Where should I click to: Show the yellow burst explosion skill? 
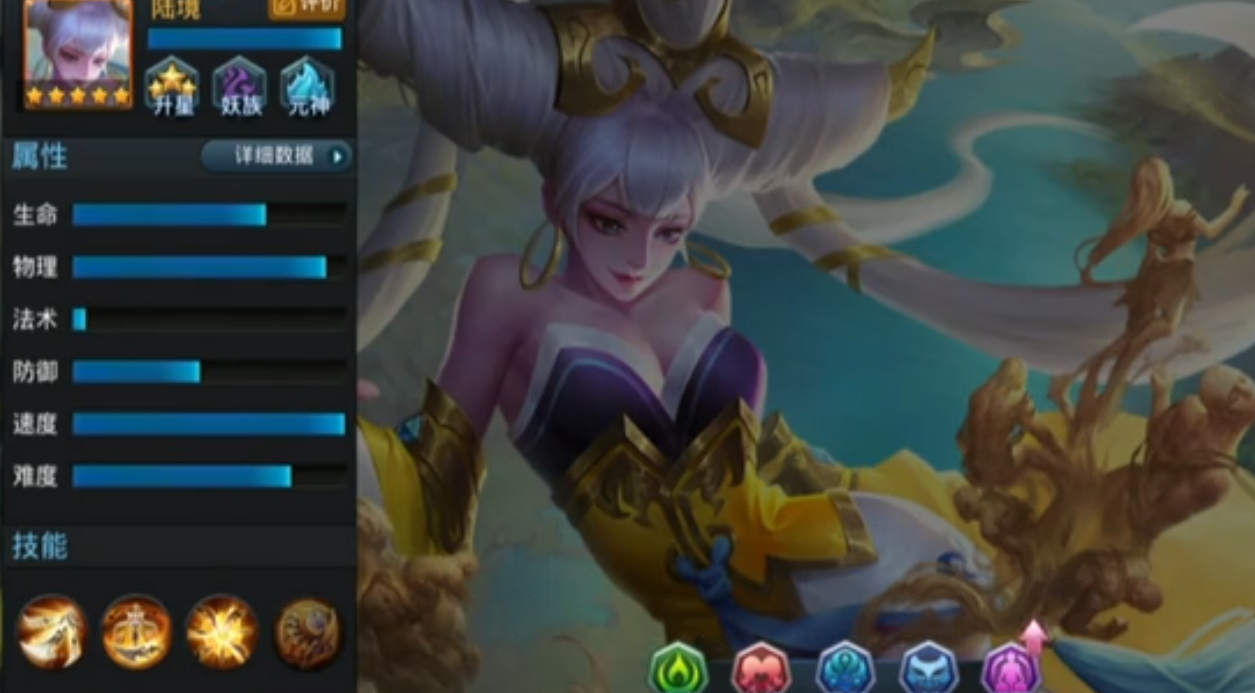tap(222, 631)
